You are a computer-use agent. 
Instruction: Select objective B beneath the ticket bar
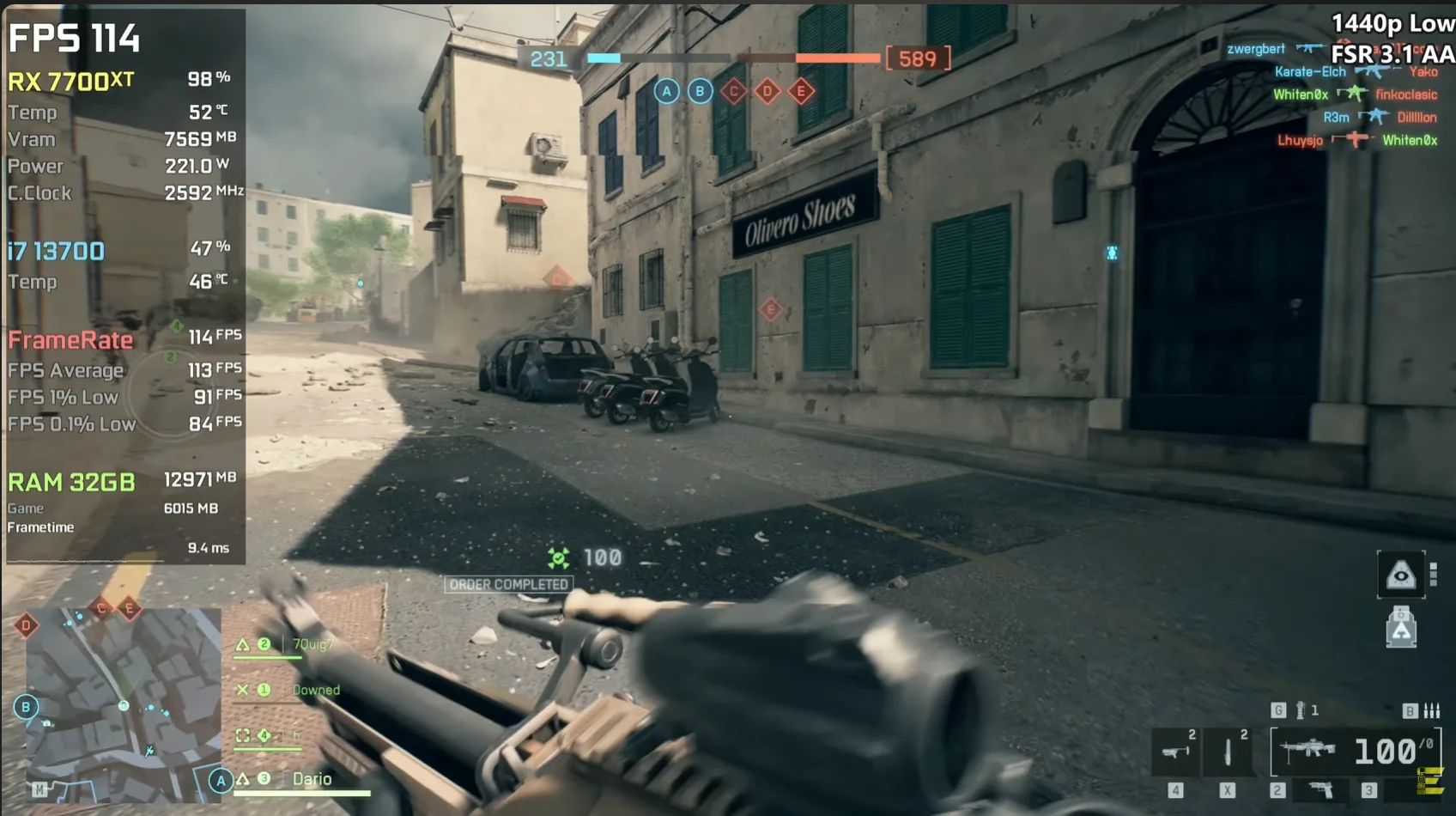click(x=700, y=91)
